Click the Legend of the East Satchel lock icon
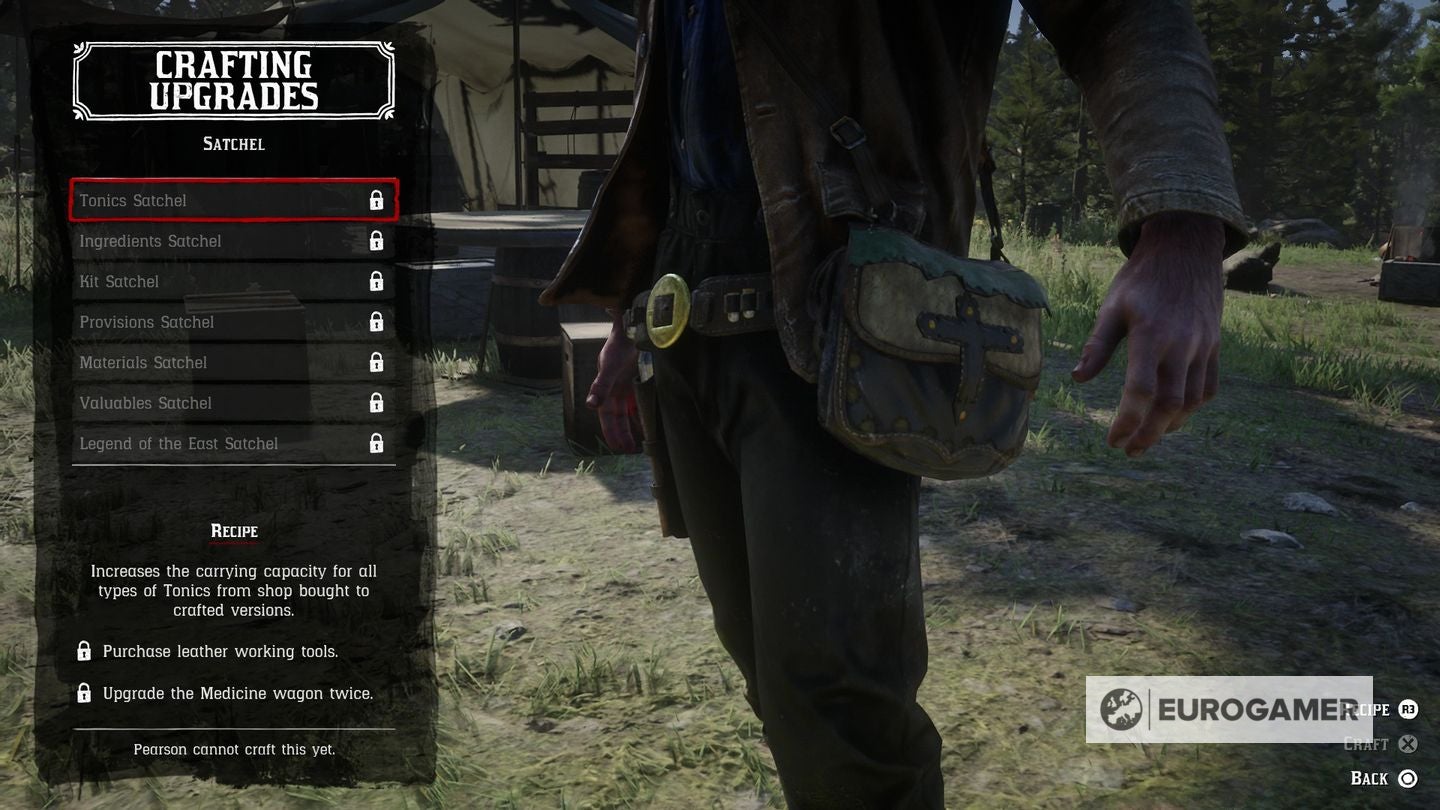The image size is (1440, 810). pyautogui.click(x=377, y=443)
